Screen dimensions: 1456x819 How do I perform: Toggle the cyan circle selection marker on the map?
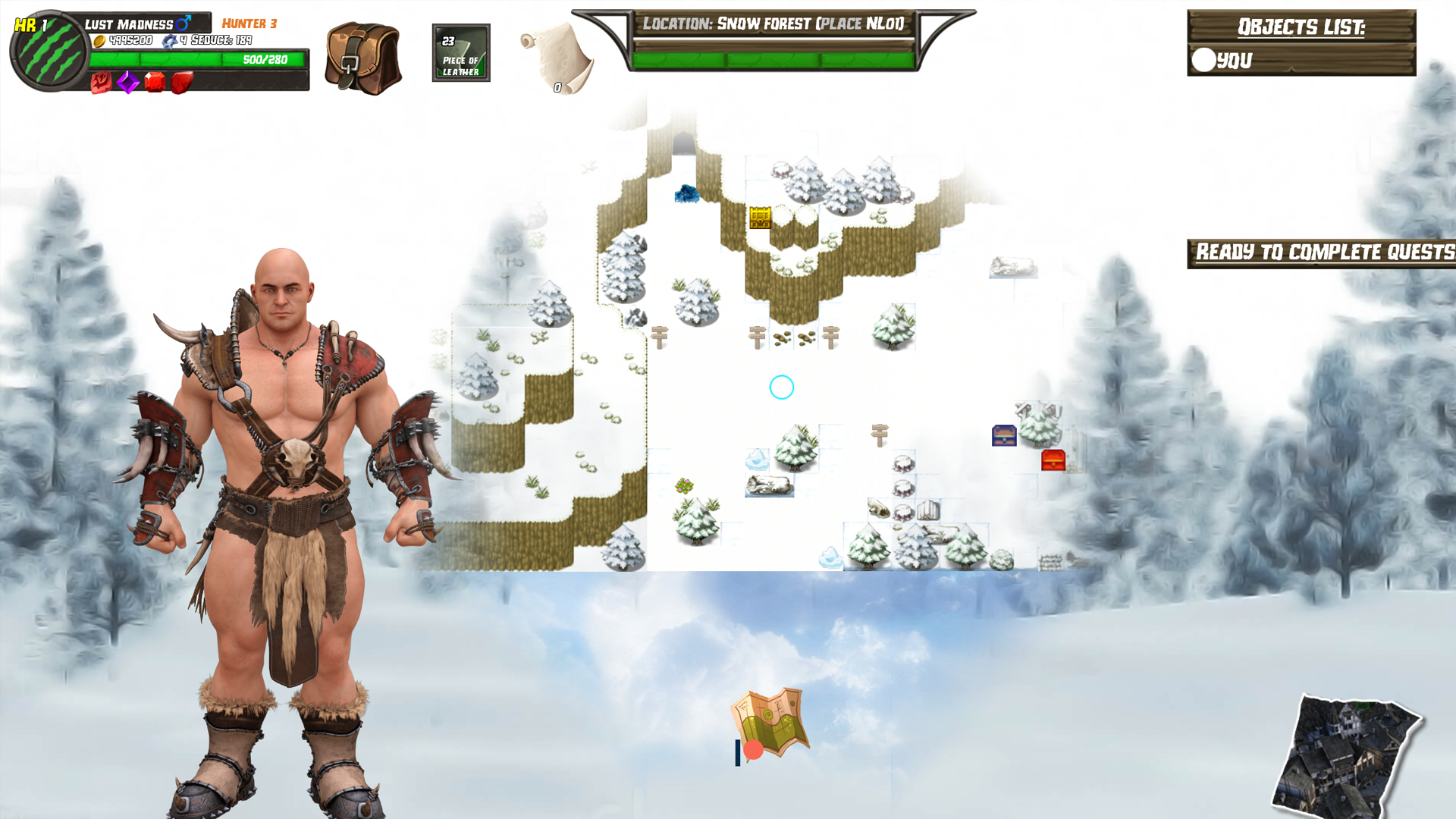pyautogui.click(x=781, y=387)
